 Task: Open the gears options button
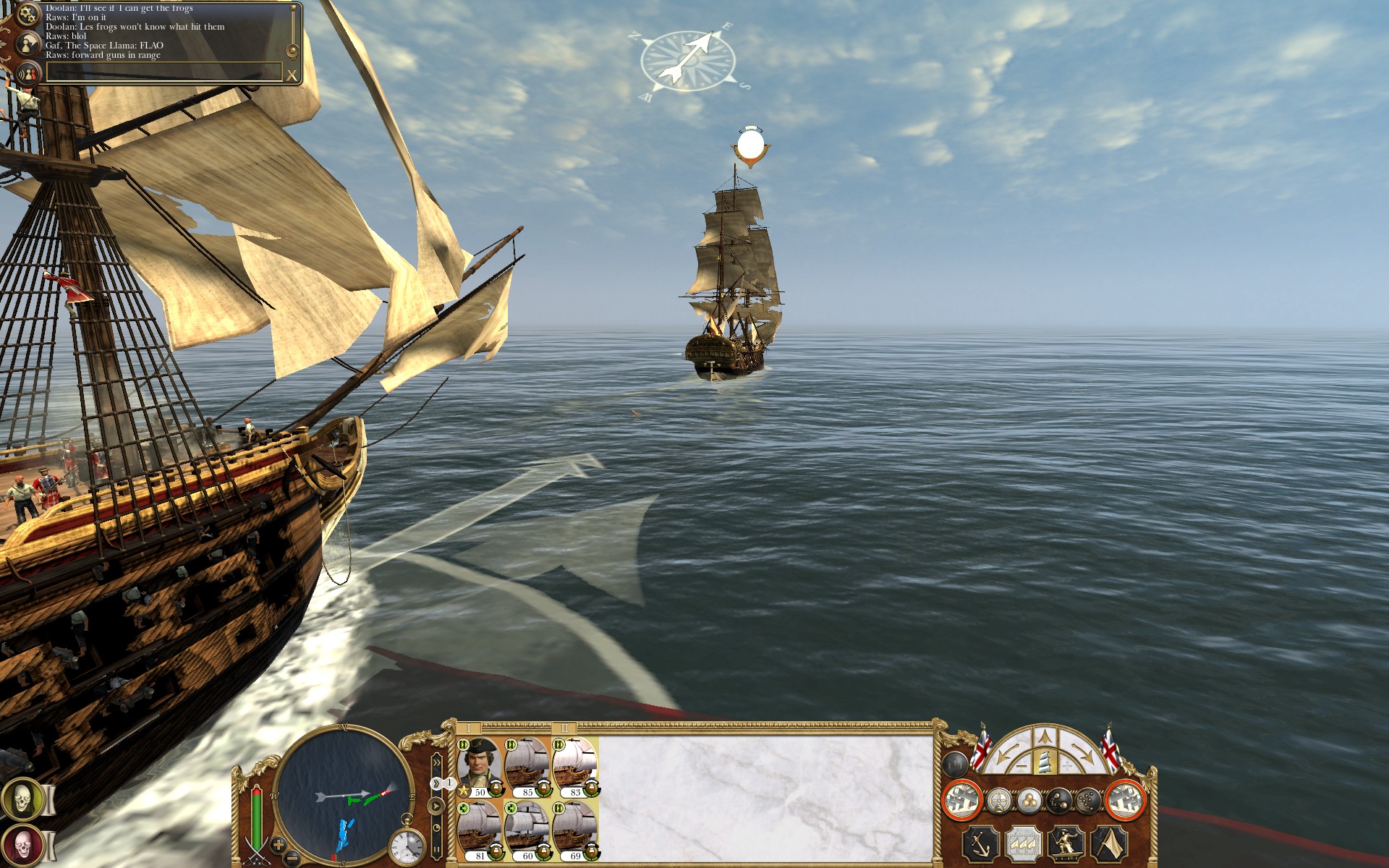click(x=27, y=14)
